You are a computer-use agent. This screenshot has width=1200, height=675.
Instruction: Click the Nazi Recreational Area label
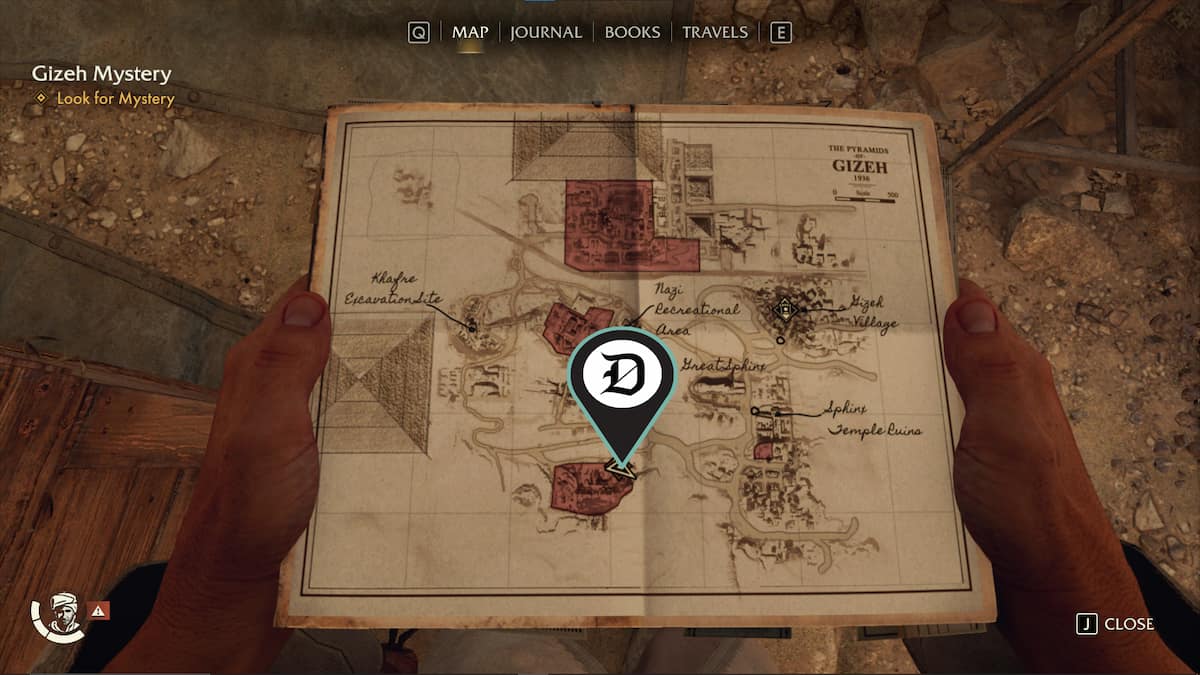click(x=697, y=309)
